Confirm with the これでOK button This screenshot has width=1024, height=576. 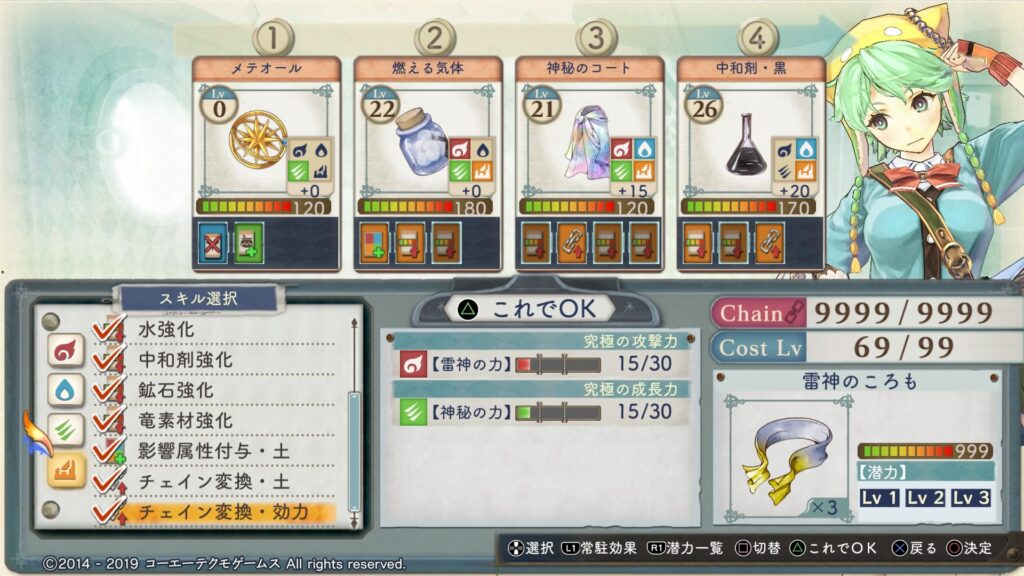[x=526, y=310]
